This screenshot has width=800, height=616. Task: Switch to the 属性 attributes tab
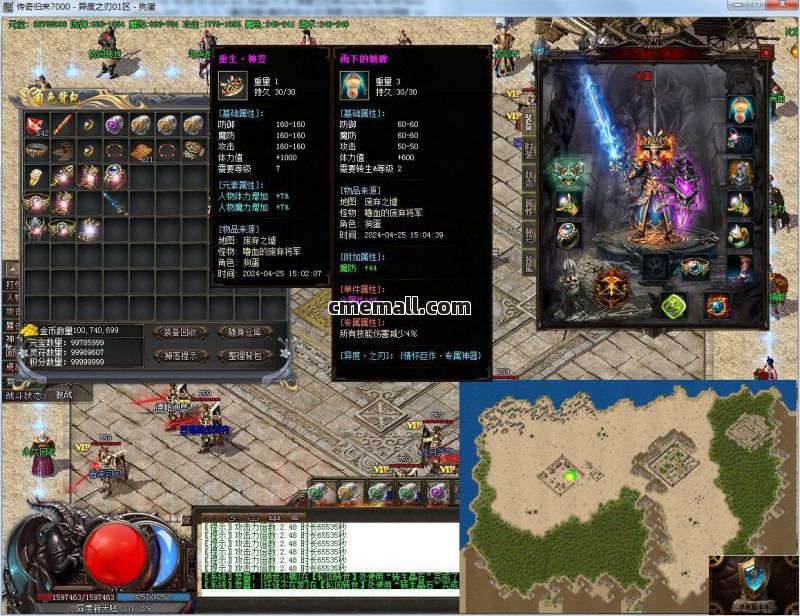click(x=529, y=208)
